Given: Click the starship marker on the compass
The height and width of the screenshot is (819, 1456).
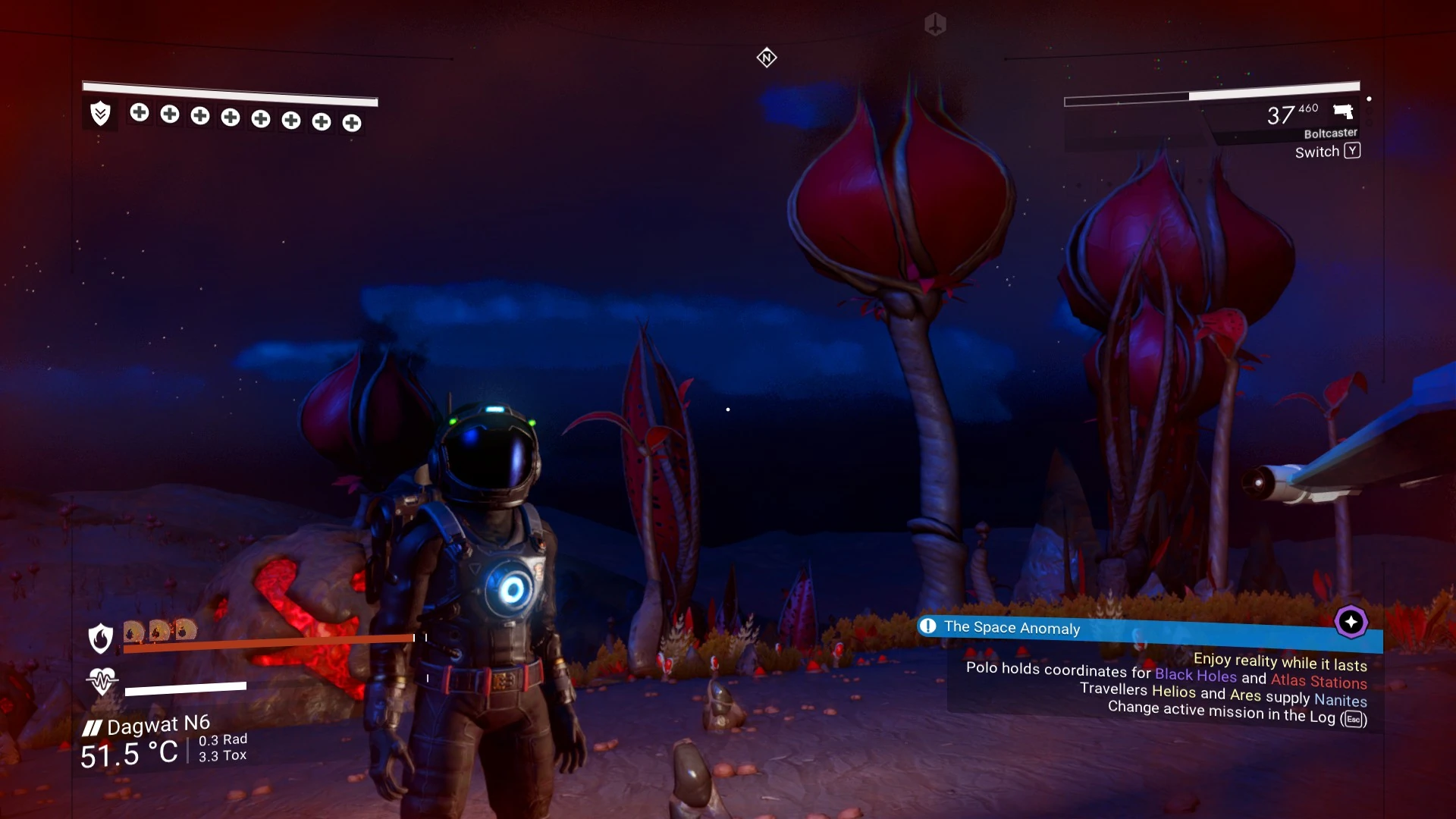Looking at the screenshot, I should point(935,24).
